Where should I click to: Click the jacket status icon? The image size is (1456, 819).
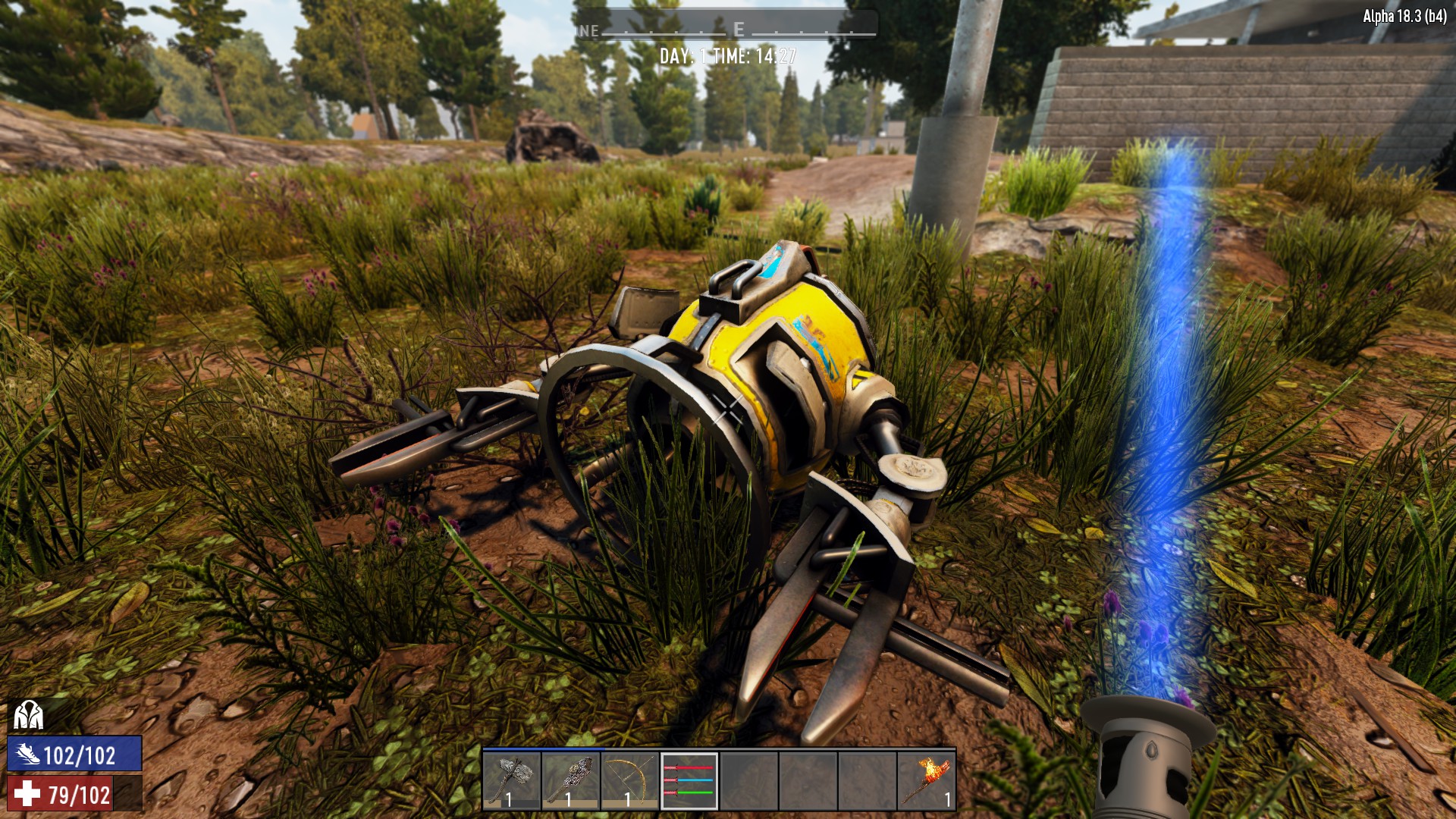pyautogui.click(x=28, y=714)
